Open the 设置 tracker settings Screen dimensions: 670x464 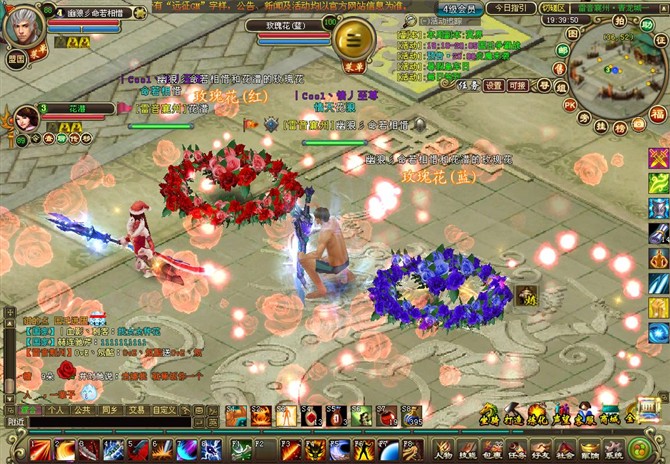click(x=494, y=86)
